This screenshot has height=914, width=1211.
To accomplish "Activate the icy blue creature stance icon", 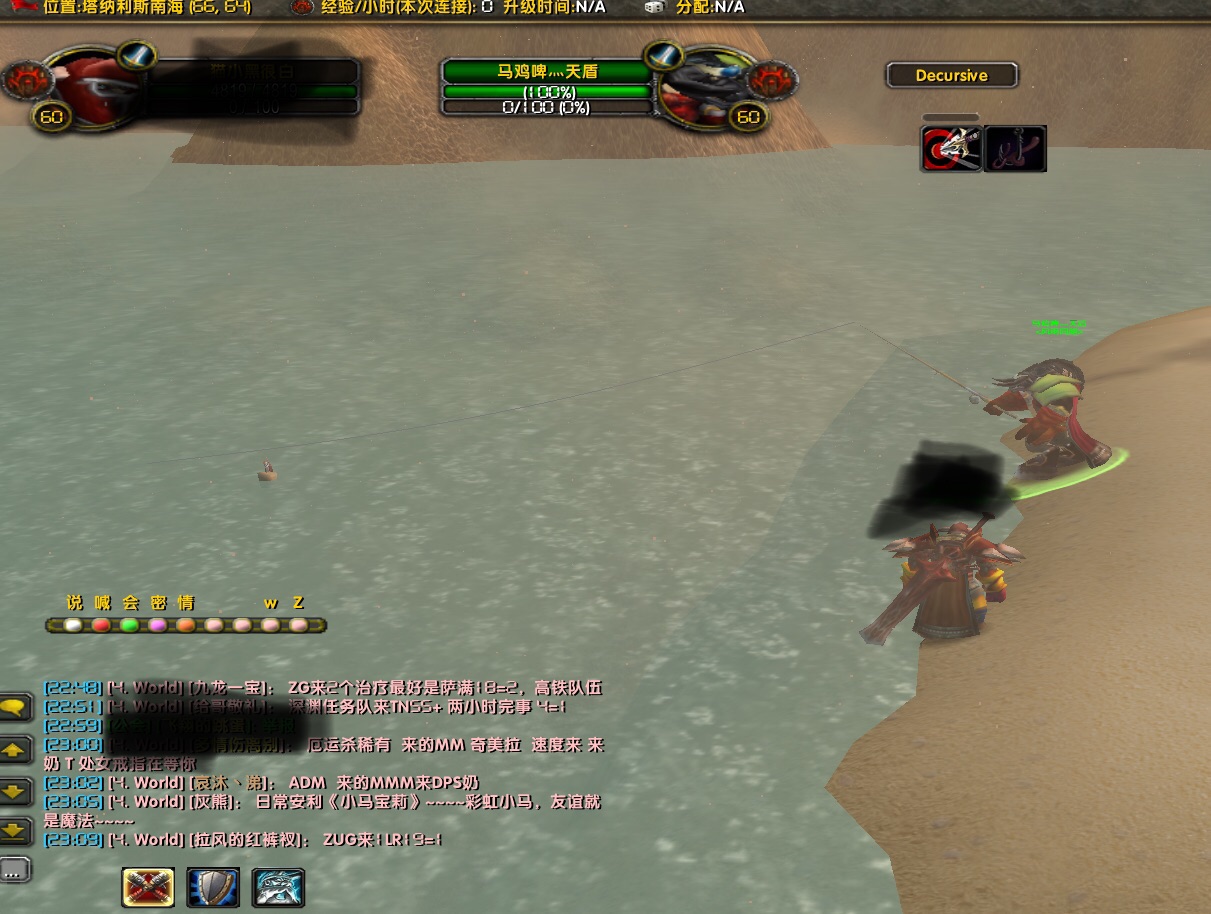I will click(x=278, y=887).
